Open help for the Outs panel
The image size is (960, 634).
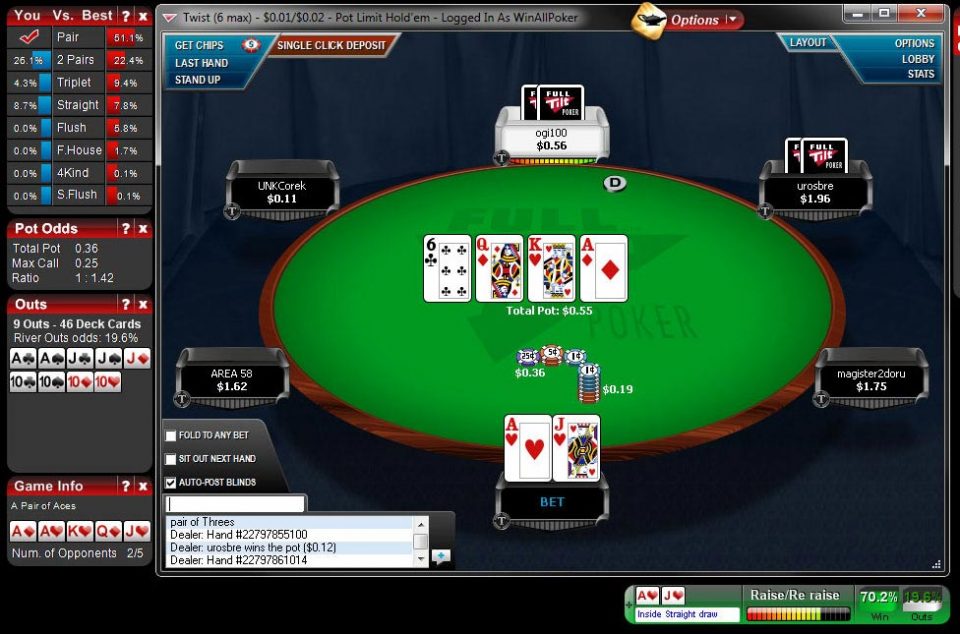[126, 305]
